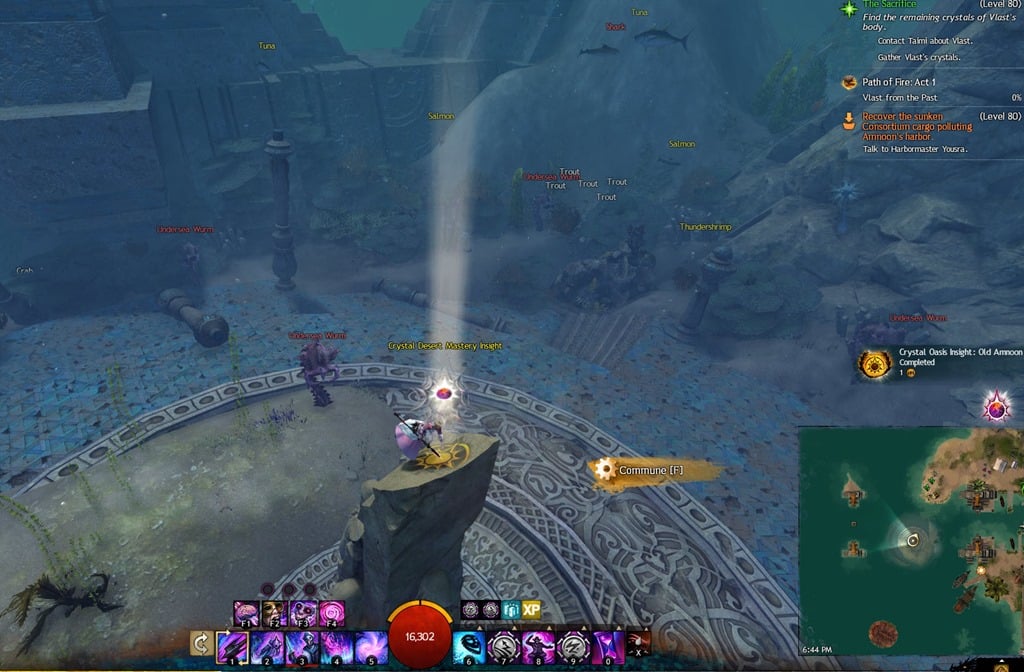
Task: Trigger the F4 pink spiral skill
Action: [331, 612]
